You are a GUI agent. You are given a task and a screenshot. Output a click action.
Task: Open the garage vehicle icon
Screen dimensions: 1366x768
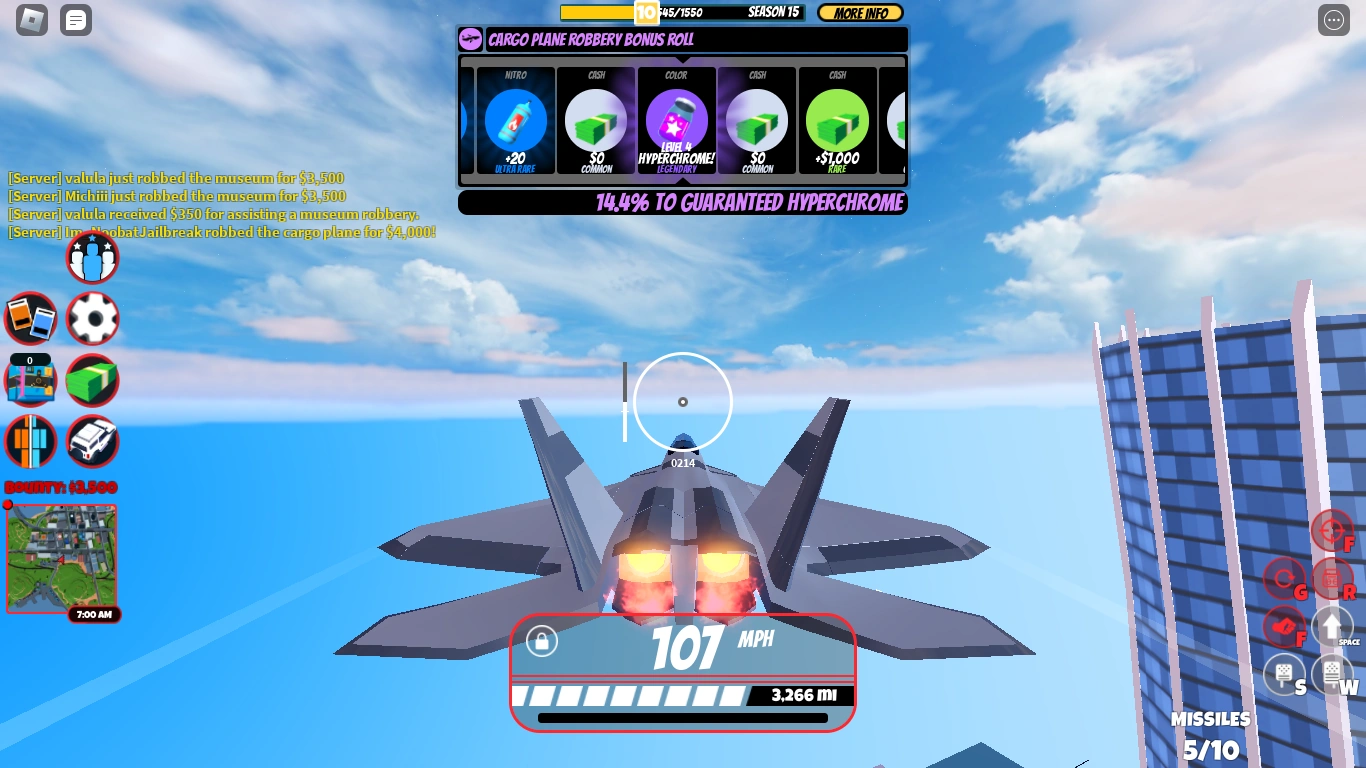pyautogui.click(x=92, y=441)
